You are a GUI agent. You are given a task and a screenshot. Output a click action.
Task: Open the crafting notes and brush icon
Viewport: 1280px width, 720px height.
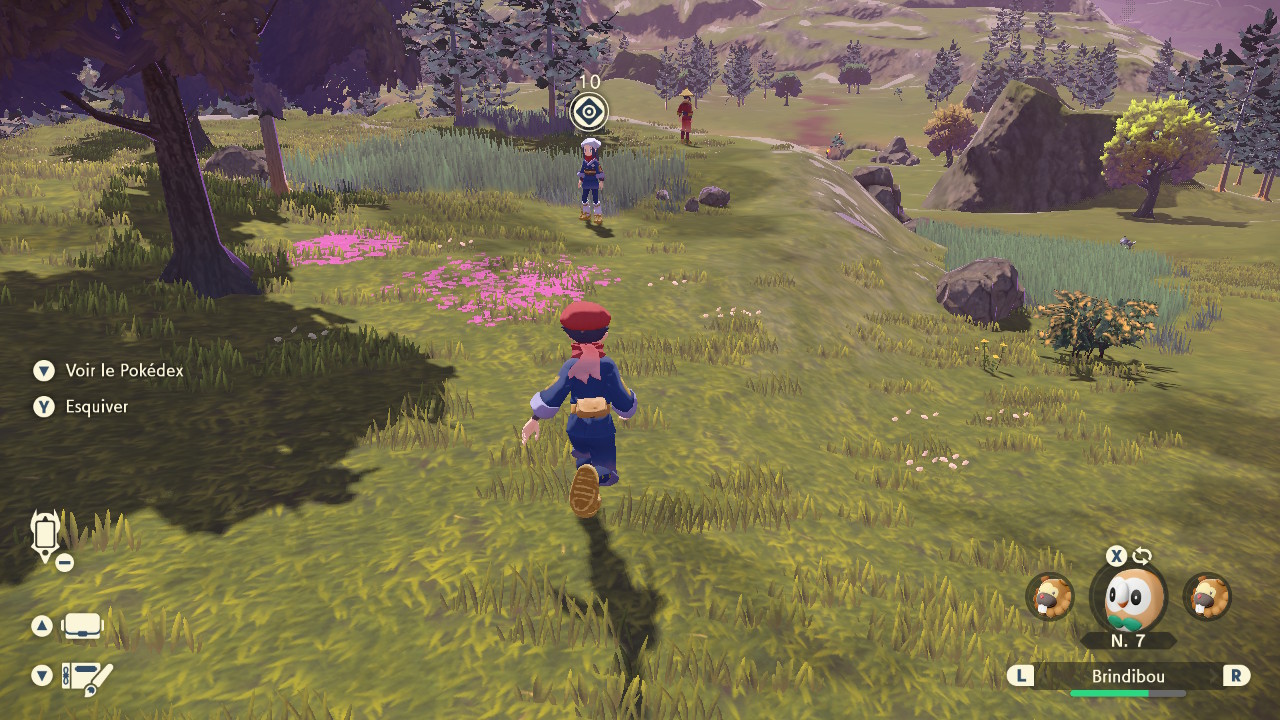tap(87, 677)
